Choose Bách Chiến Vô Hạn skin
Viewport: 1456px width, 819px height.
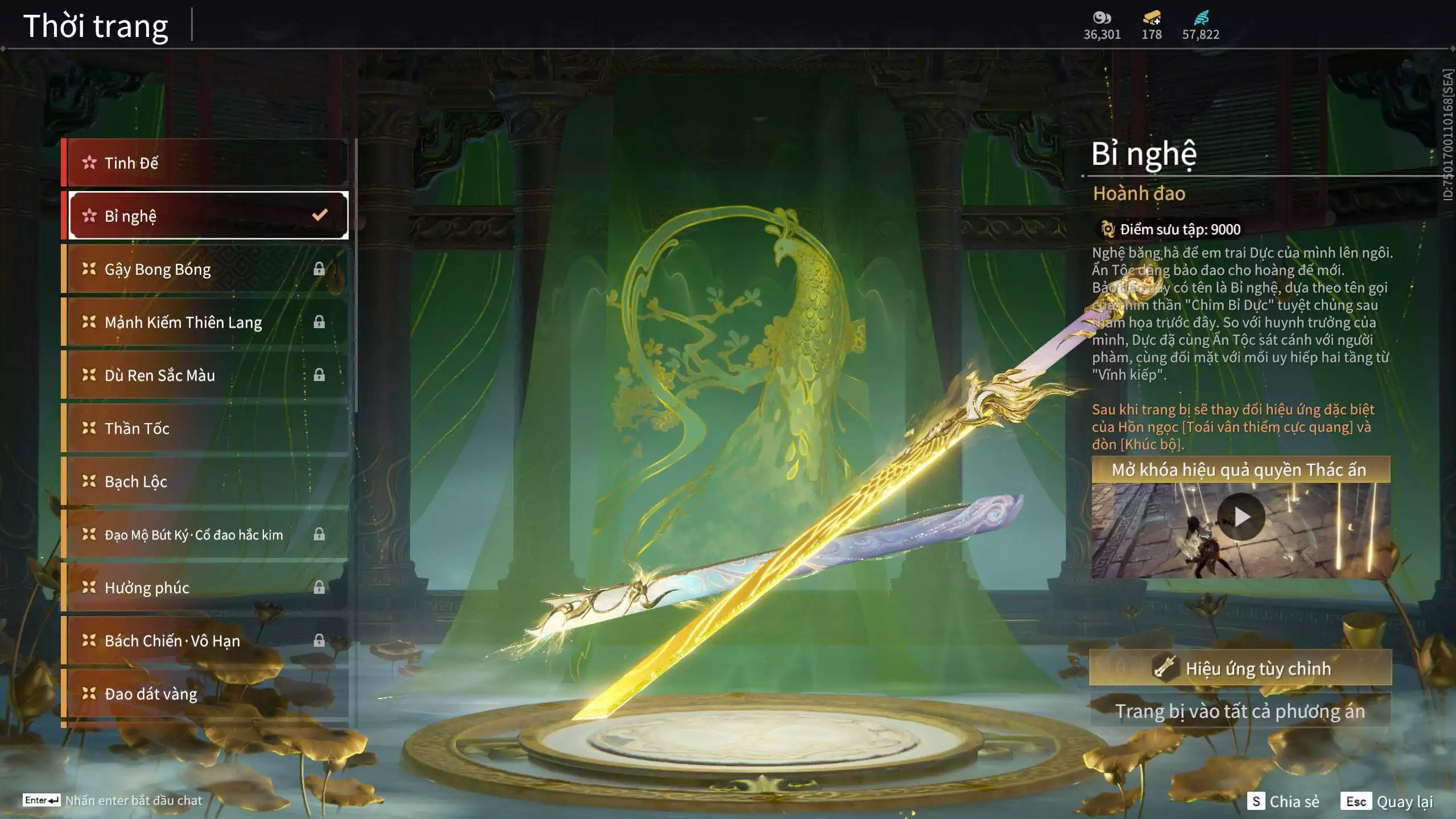tap(205, 641)
